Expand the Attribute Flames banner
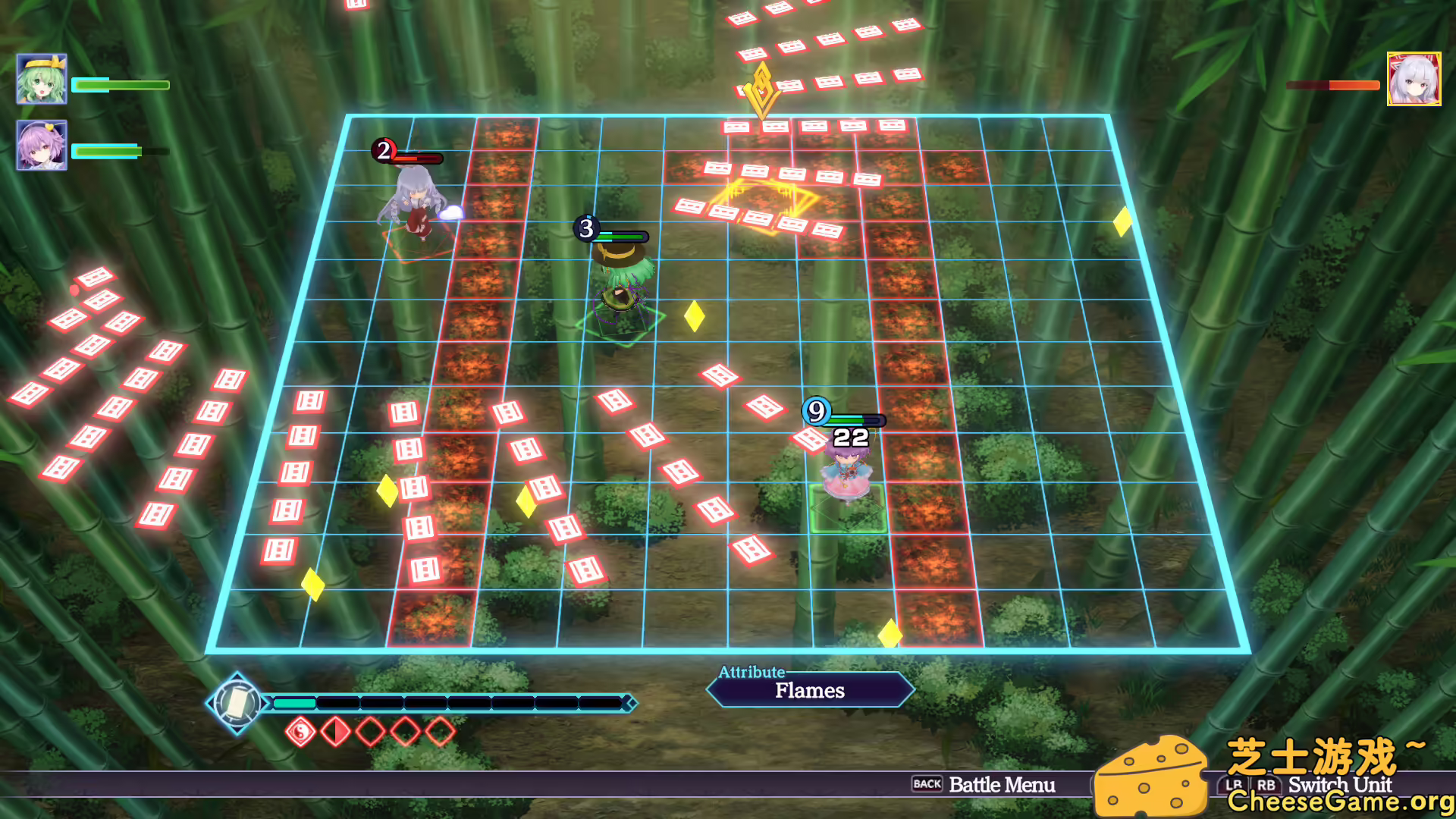The height and width of the screenshot is (819, 1456). click(x=808, y=691)
